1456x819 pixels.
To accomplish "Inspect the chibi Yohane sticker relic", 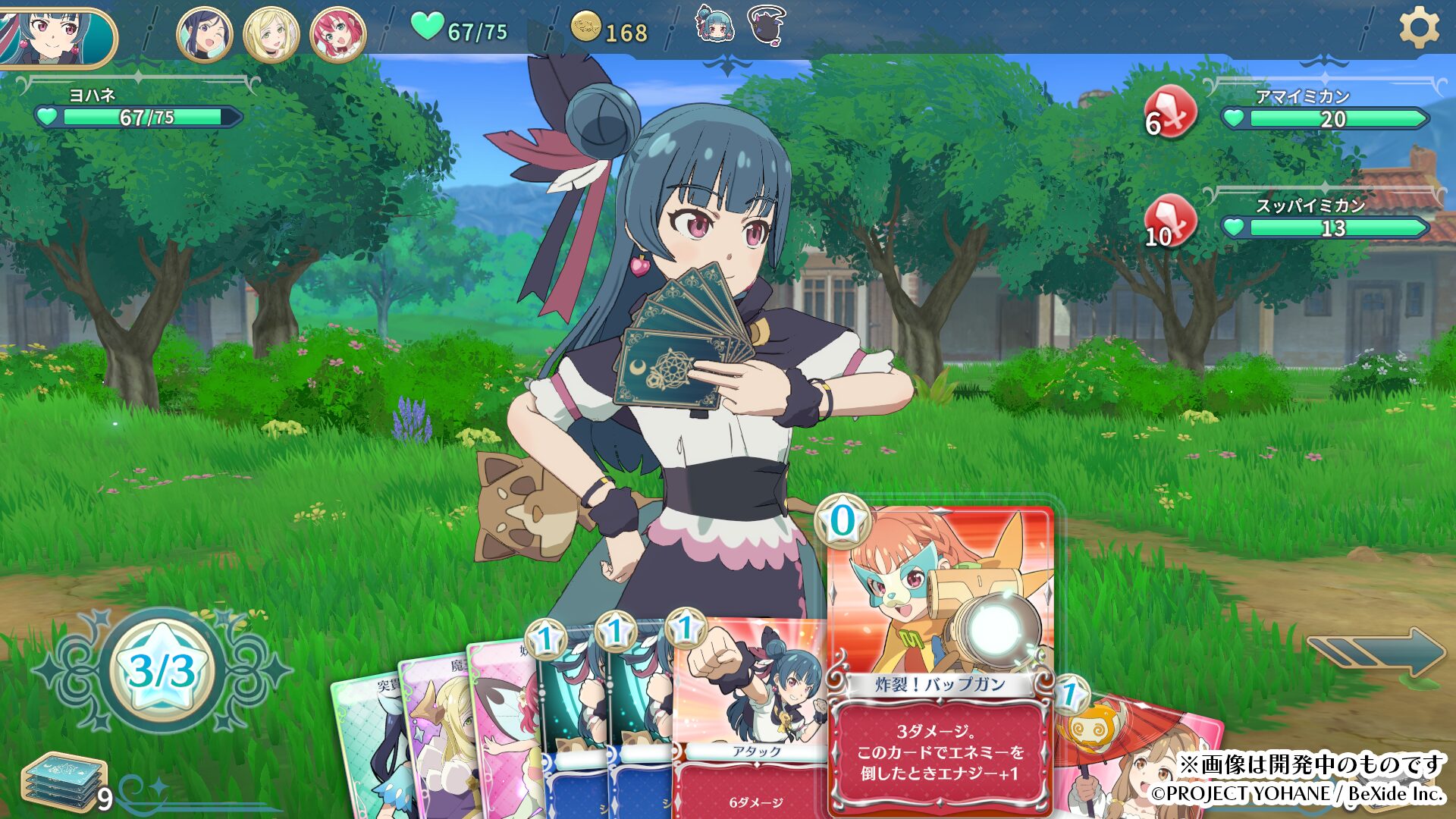I will (x=715, y=24).
